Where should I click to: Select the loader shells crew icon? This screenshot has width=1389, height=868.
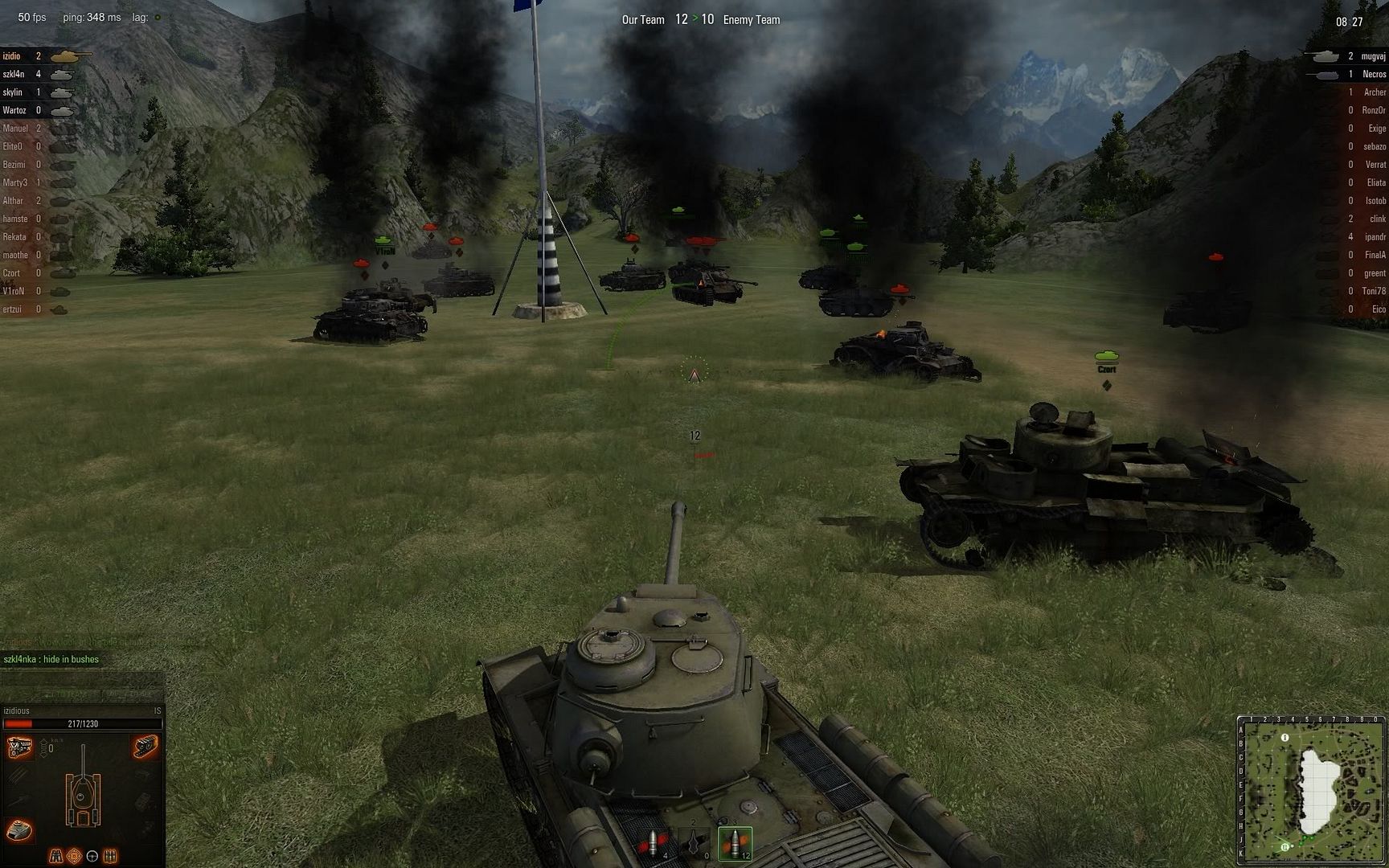click(111, 856)
